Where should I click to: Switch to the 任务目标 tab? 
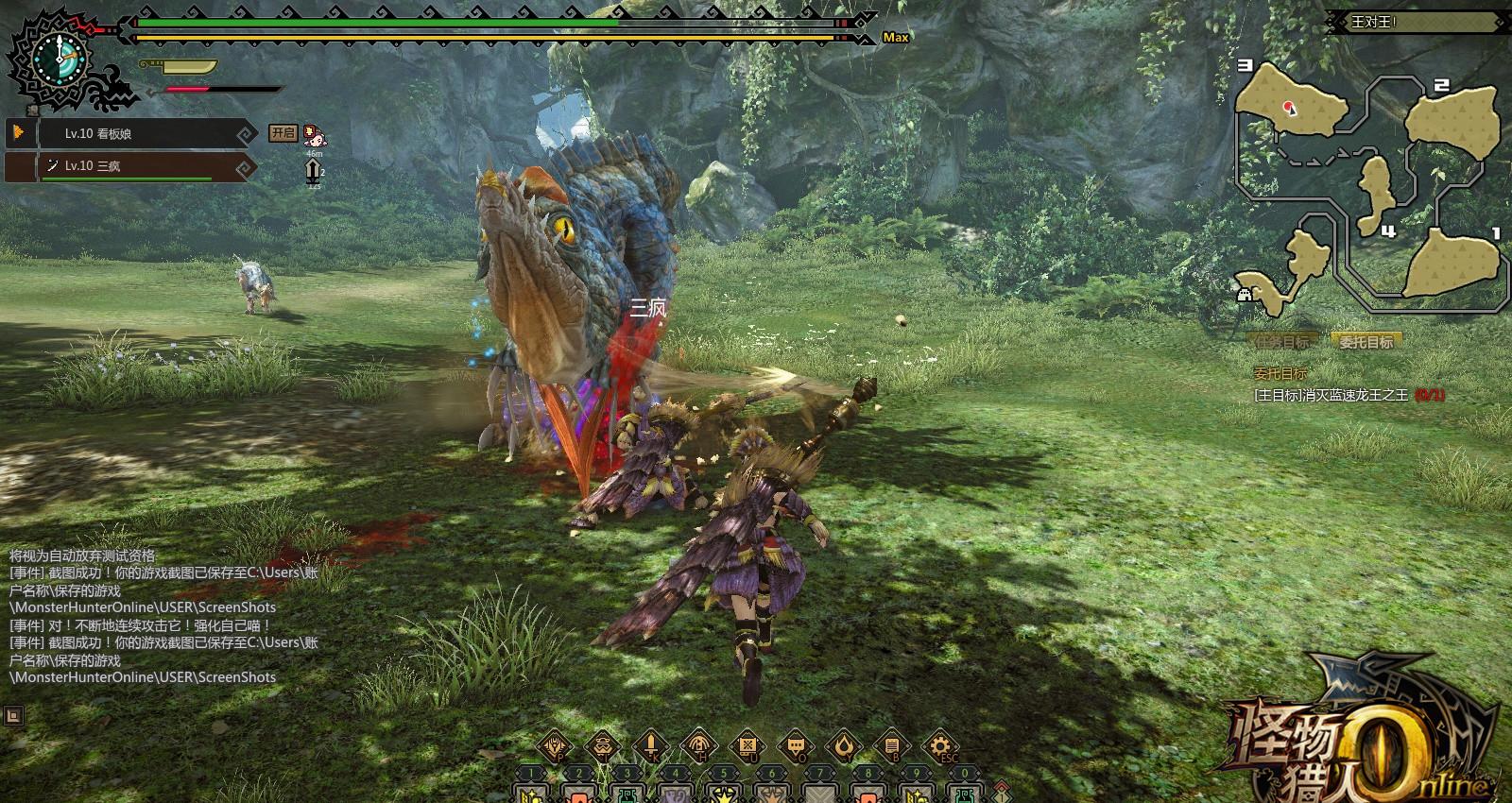pos(1283,342)
